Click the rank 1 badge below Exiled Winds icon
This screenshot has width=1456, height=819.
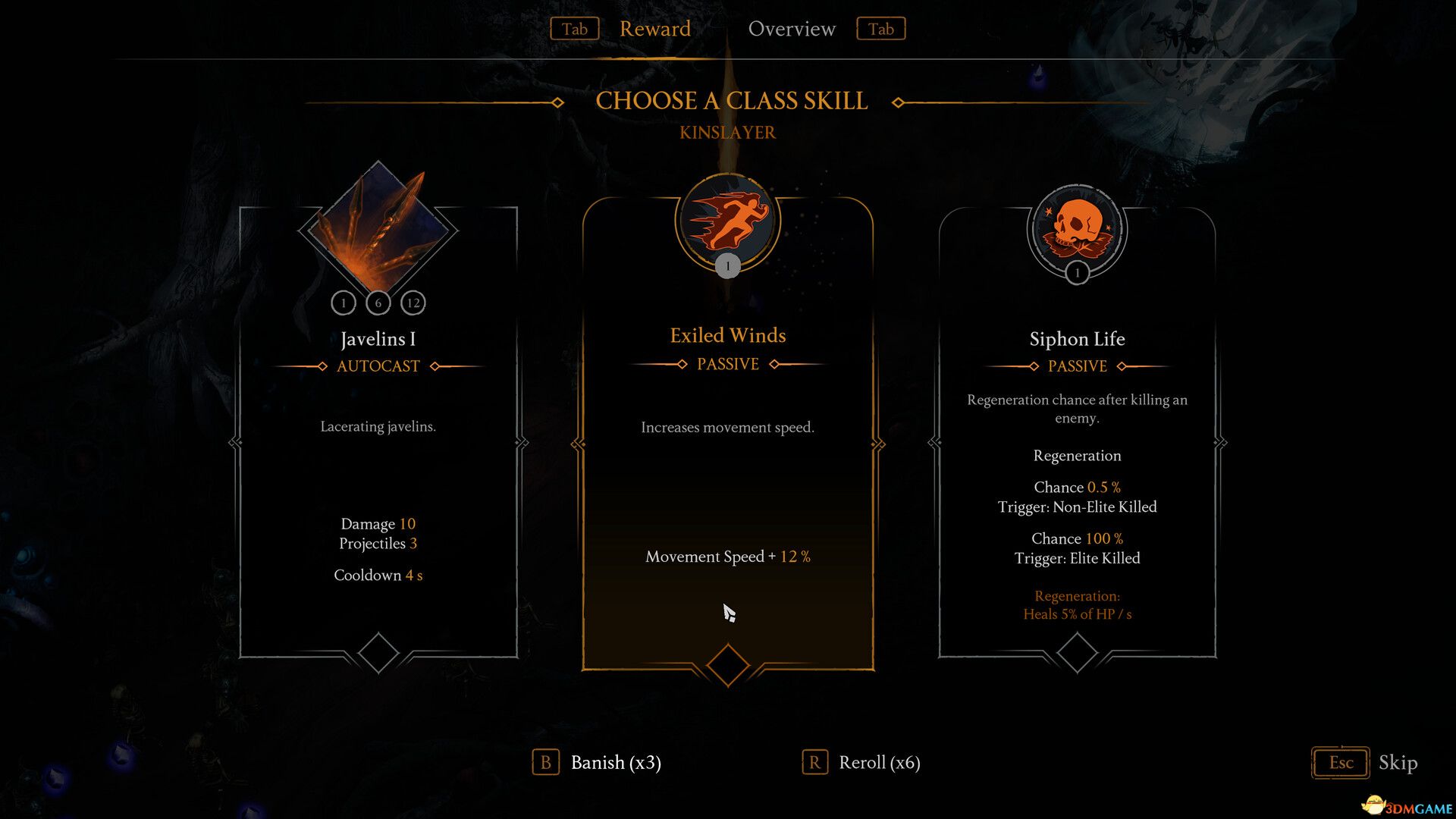(x=727, y=265)
